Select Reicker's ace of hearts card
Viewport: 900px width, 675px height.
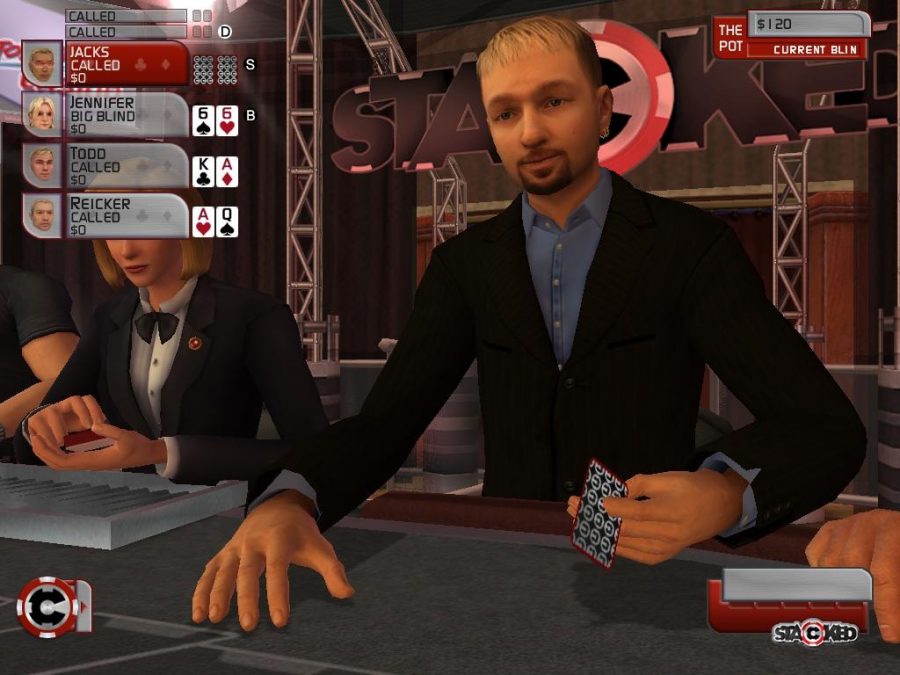pos(202,221)
